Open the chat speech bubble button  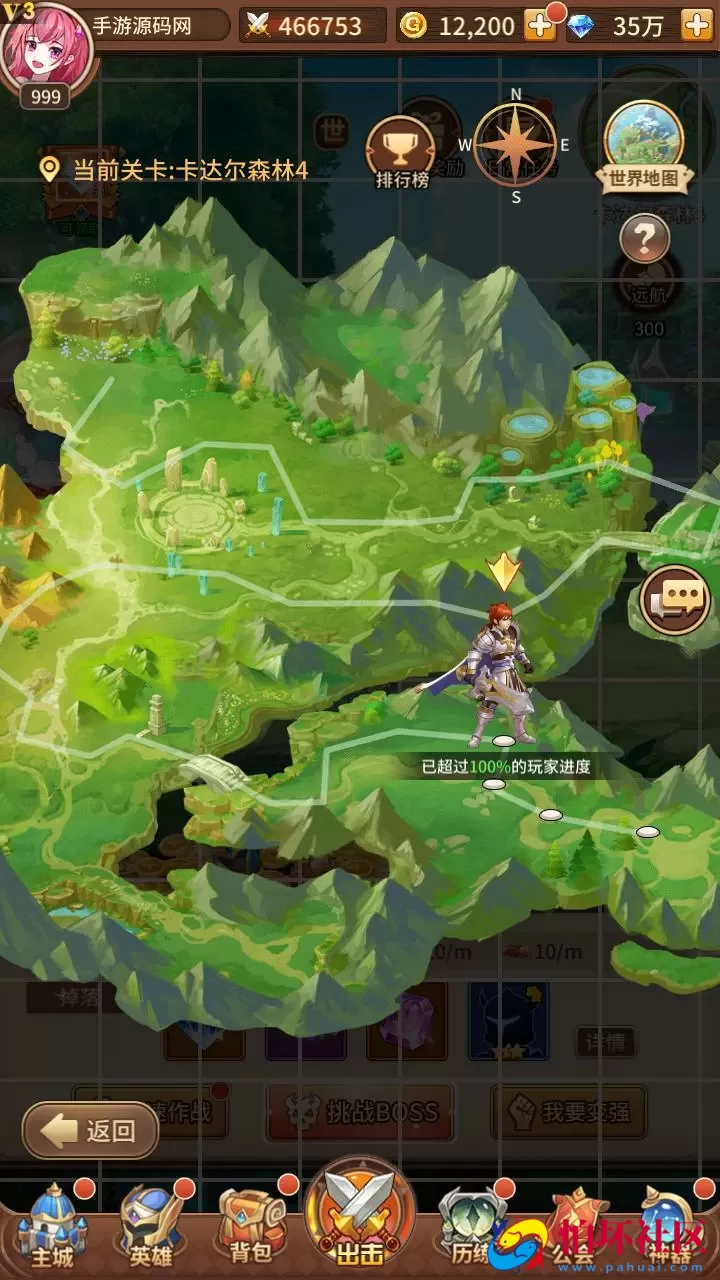click(675, 600)
